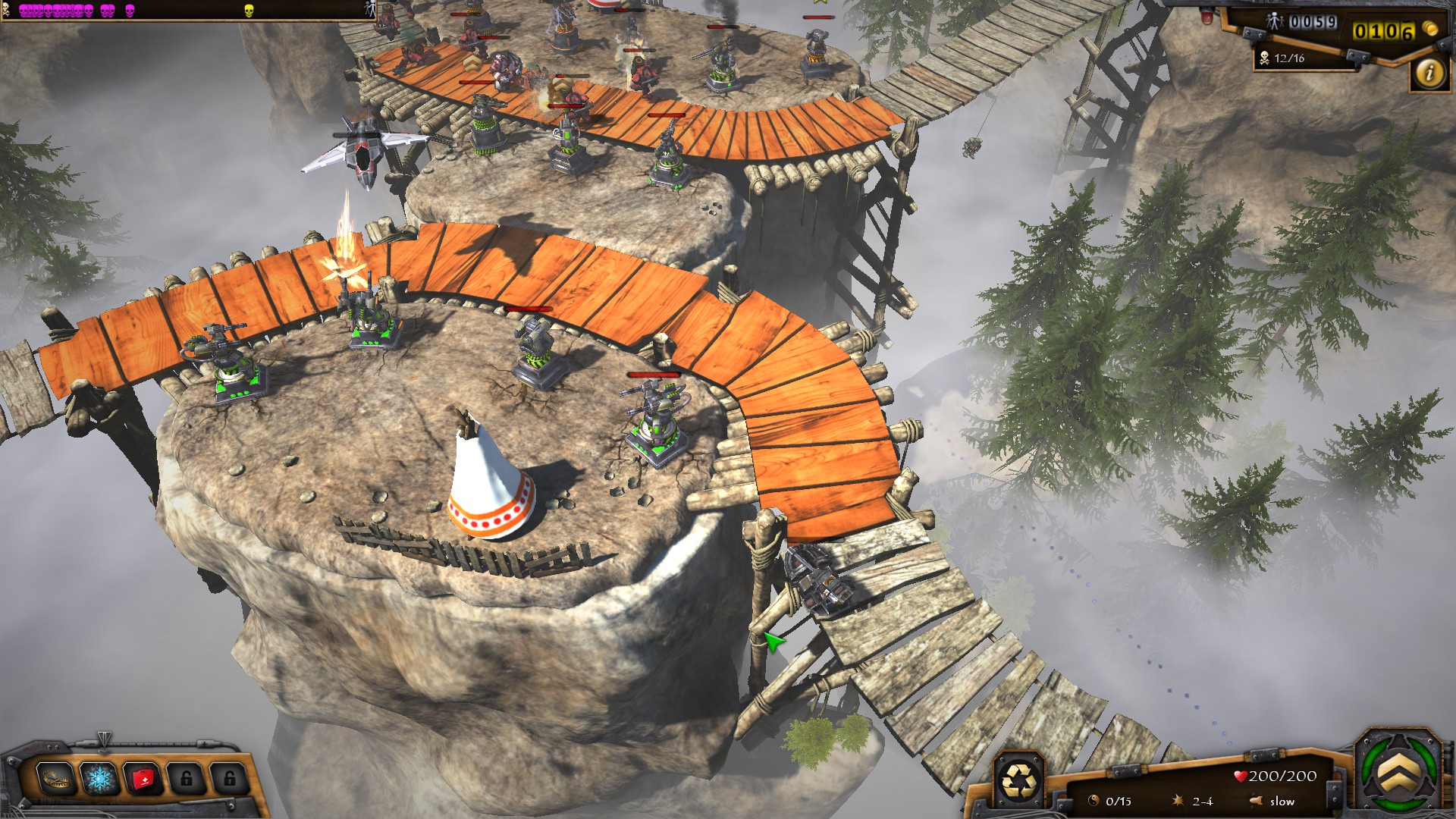The image size is (1456, 819).
Task: Open the gold info button
Action: point(1430,73)
